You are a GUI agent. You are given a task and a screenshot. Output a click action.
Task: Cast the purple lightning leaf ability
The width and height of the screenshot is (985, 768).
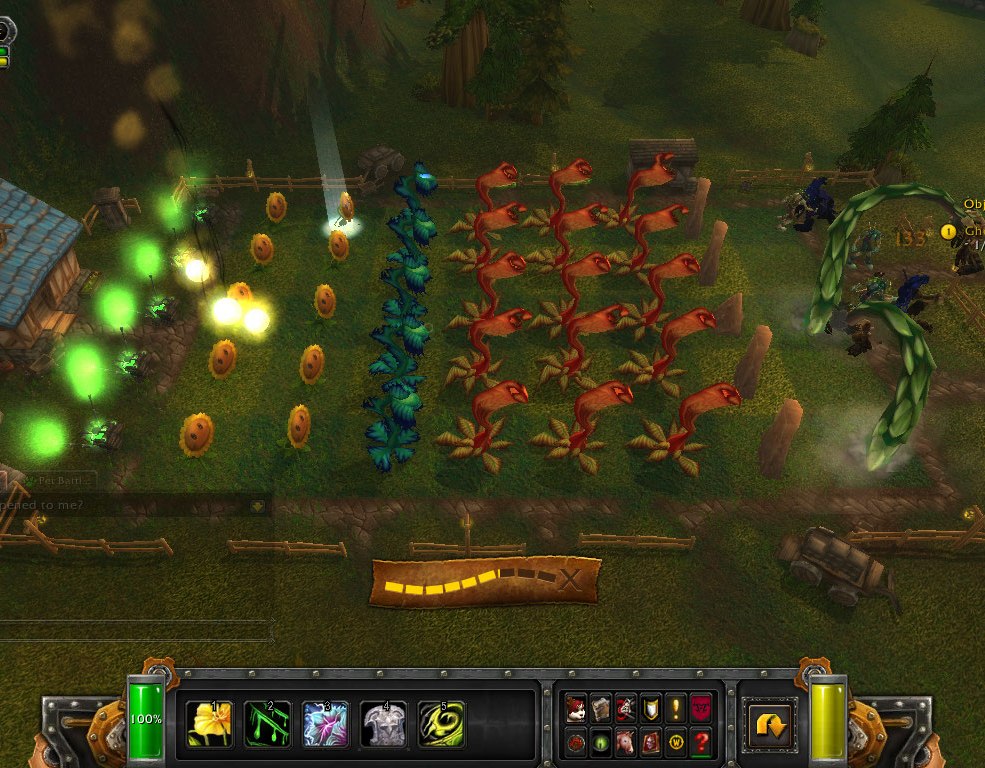coord(325,723)
